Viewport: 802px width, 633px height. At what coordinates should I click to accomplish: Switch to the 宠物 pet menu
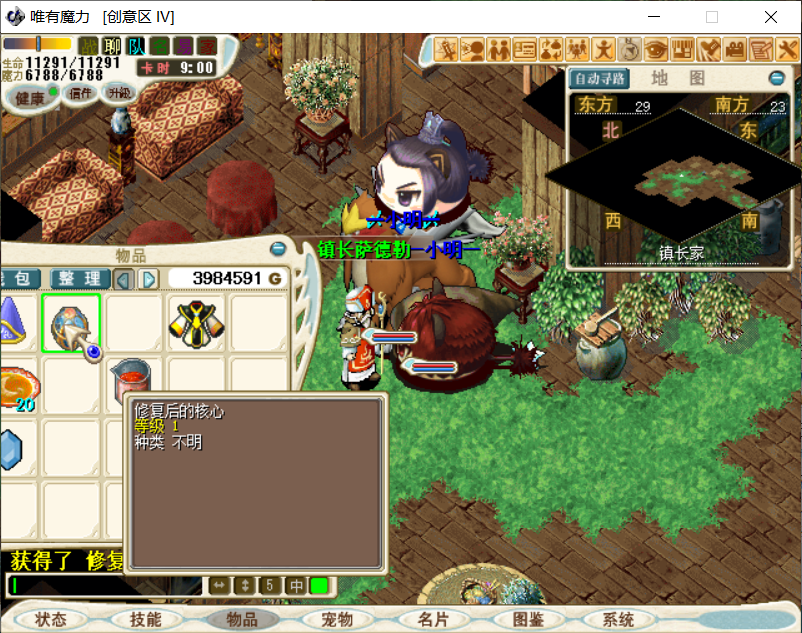point(336,620)
